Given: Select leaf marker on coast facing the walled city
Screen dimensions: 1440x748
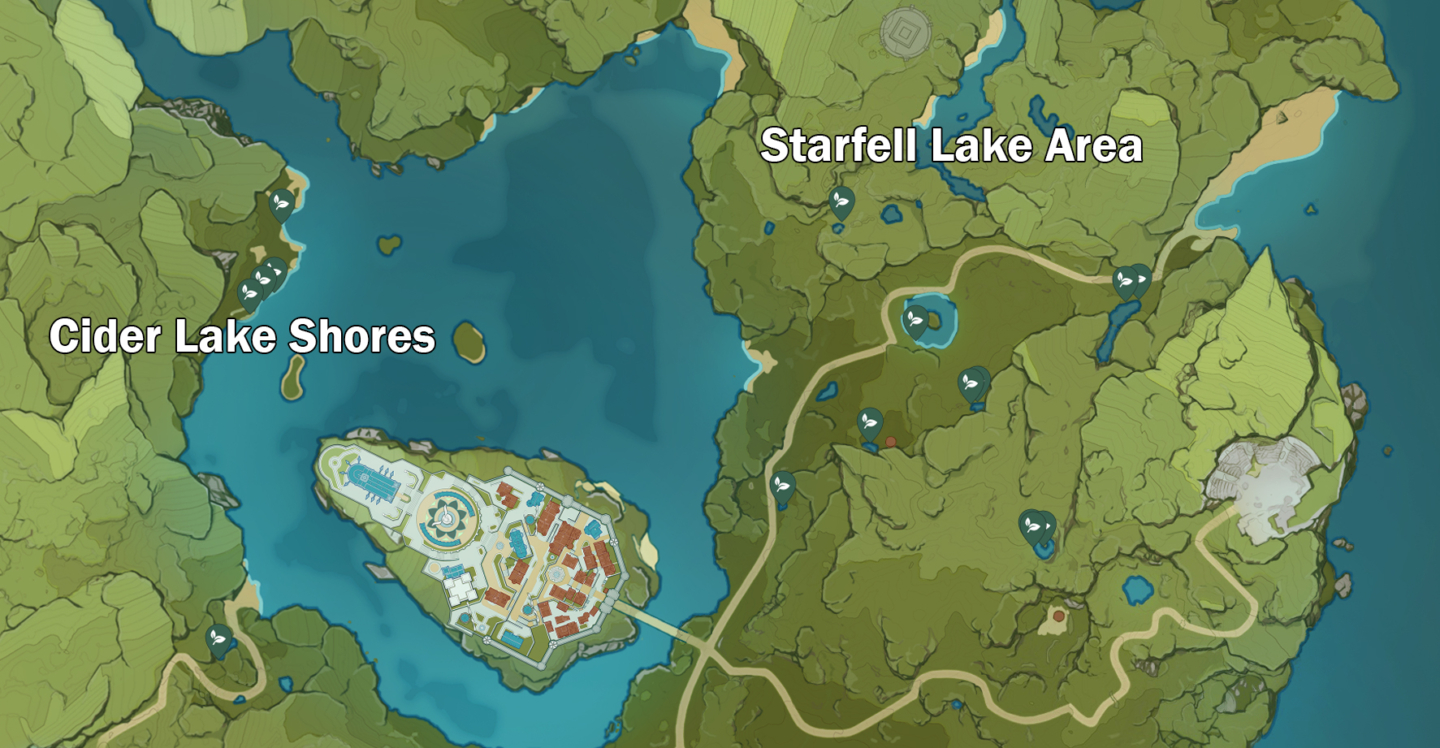Looking at the screenshot, I should tap(783, 486).
